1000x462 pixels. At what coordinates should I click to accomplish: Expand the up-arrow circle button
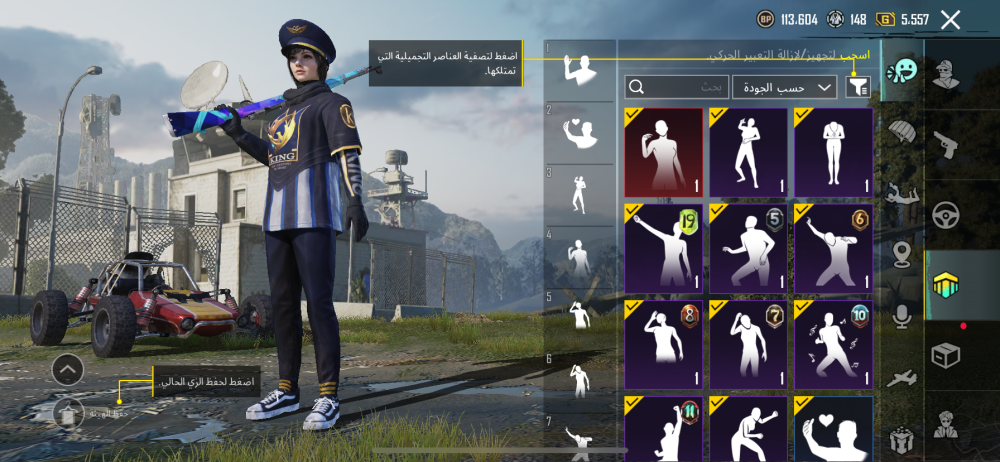coord(68,370)
